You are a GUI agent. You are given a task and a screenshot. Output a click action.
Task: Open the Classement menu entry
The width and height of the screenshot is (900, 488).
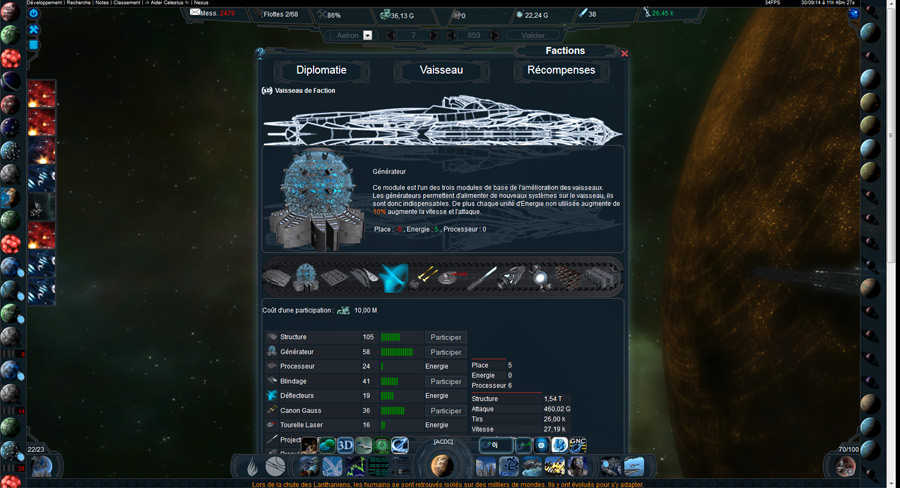(127, 3)
